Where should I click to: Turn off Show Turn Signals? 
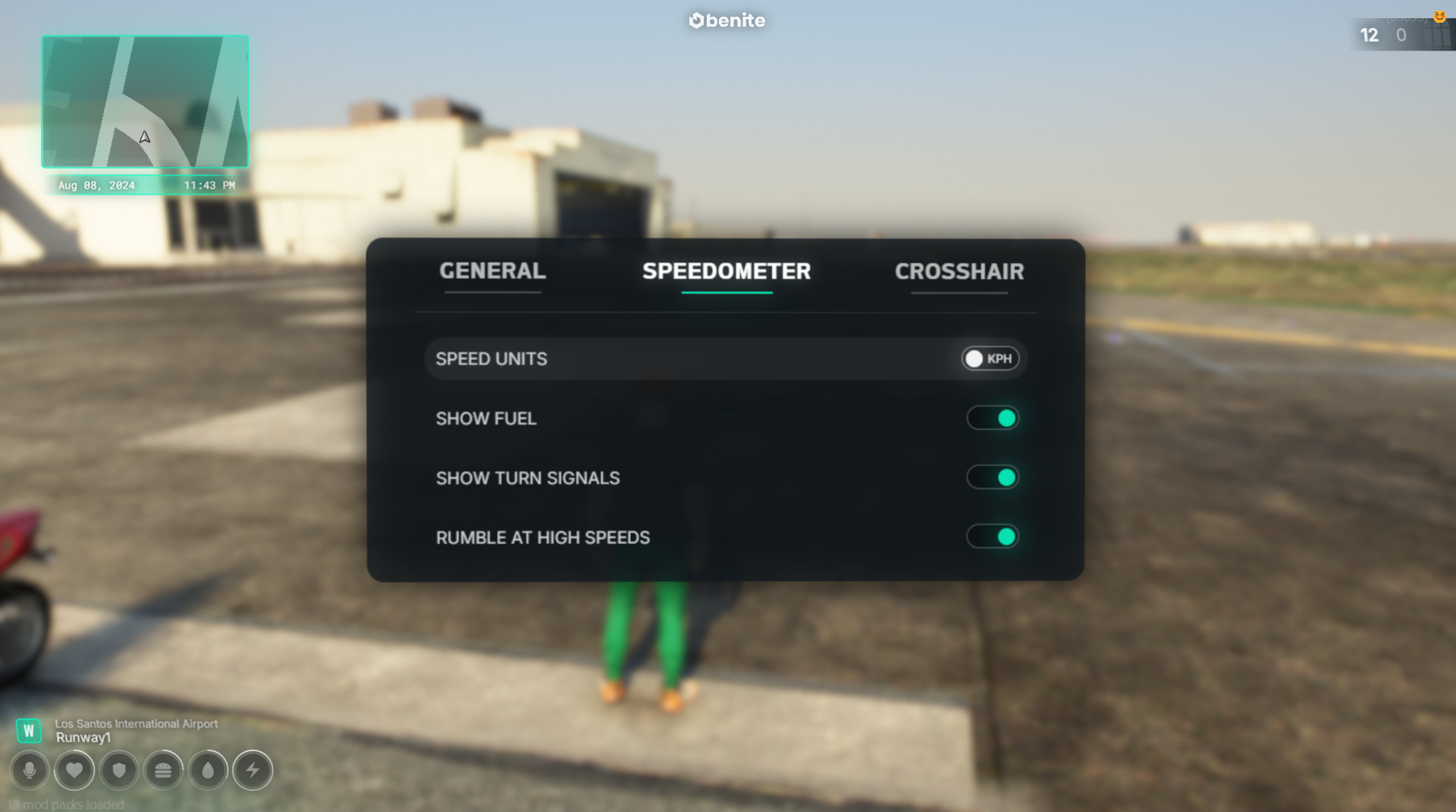992,477
